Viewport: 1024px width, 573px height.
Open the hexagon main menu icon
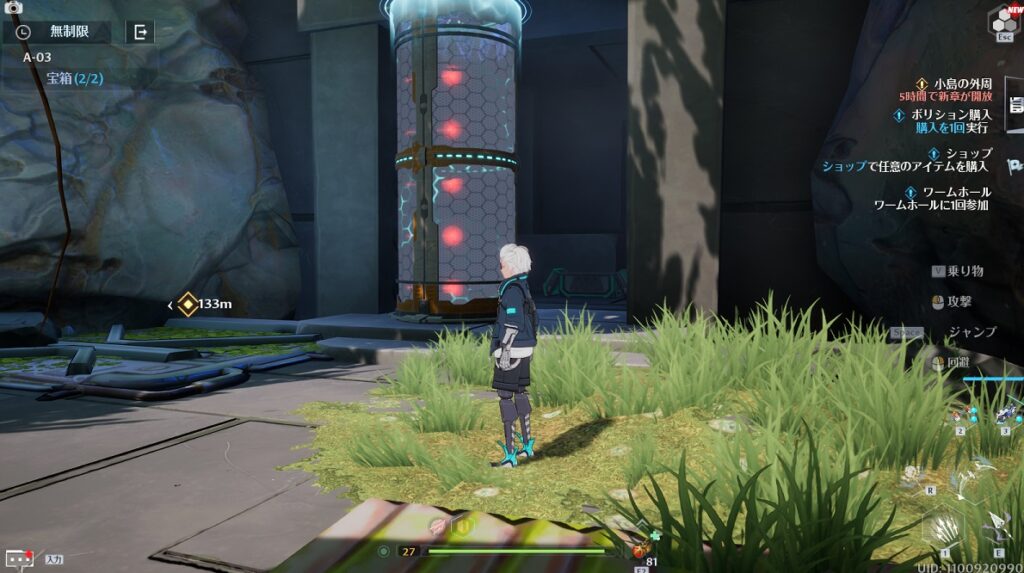pos(1003,20)
